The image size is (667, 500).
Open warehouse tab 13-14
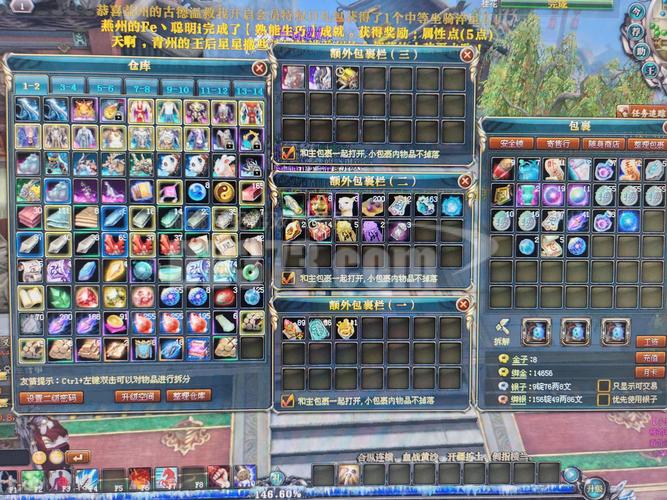[x=248, y=87]
